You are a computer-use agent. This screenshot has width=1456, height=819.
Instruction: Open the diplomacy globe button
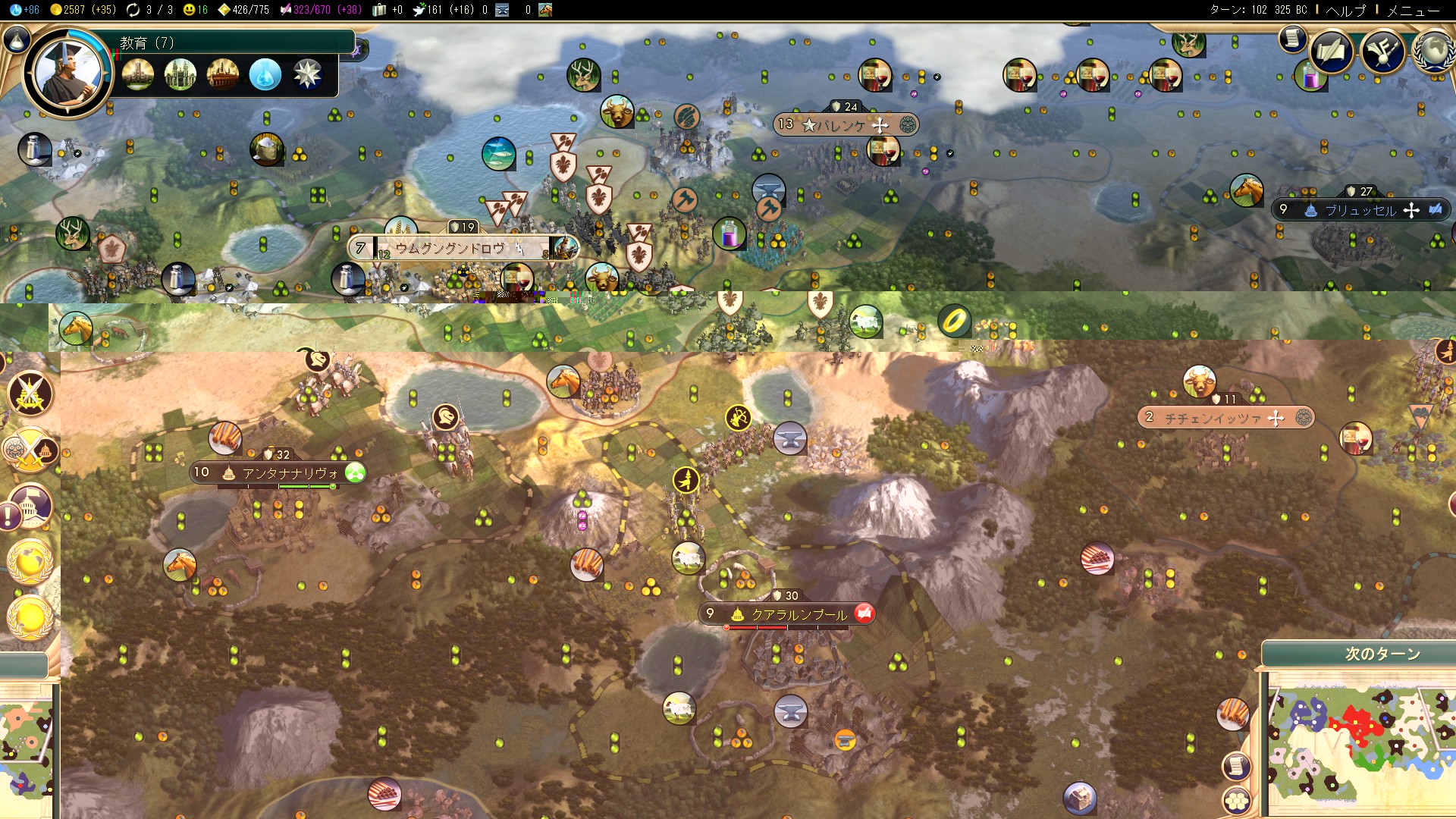point(1433,52)
